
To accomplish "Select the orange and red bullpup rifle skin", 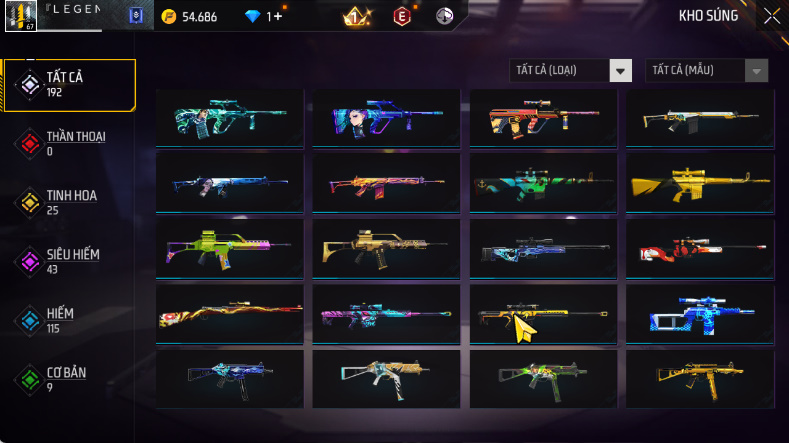I will (543, 119).
